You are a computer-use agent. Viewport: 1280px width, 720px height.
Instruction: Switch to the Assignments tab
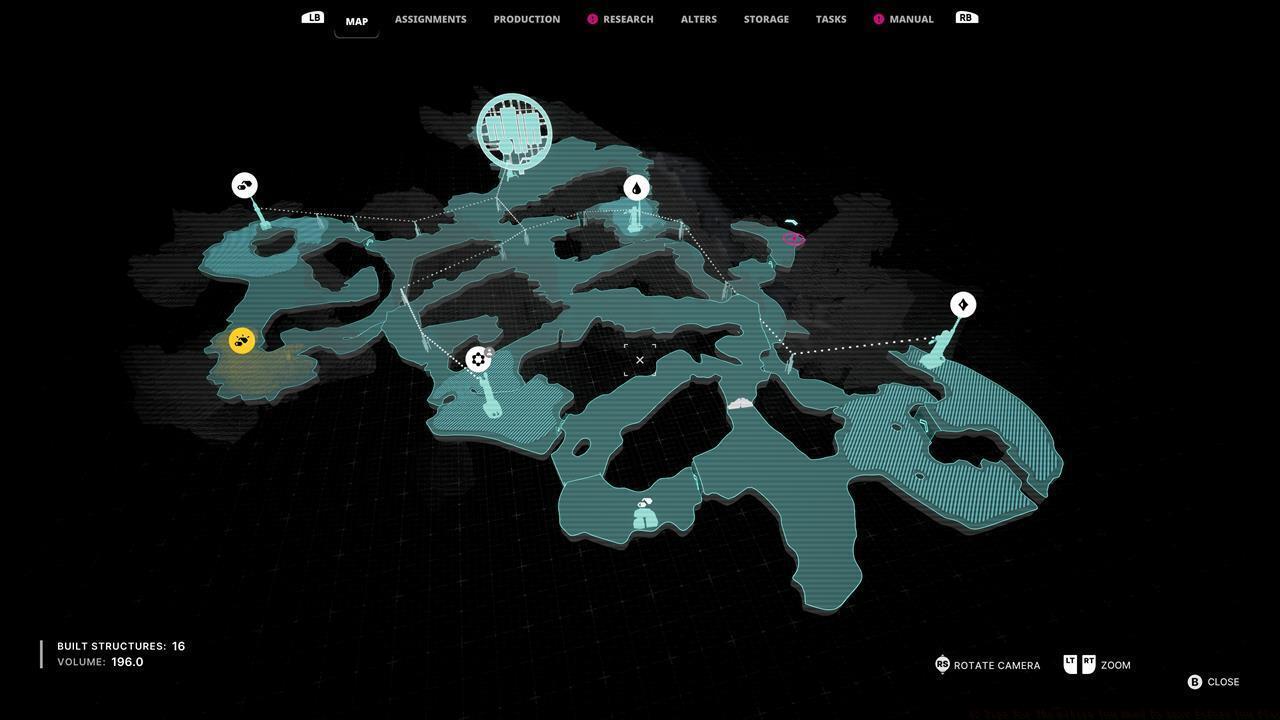coord(430,18)
